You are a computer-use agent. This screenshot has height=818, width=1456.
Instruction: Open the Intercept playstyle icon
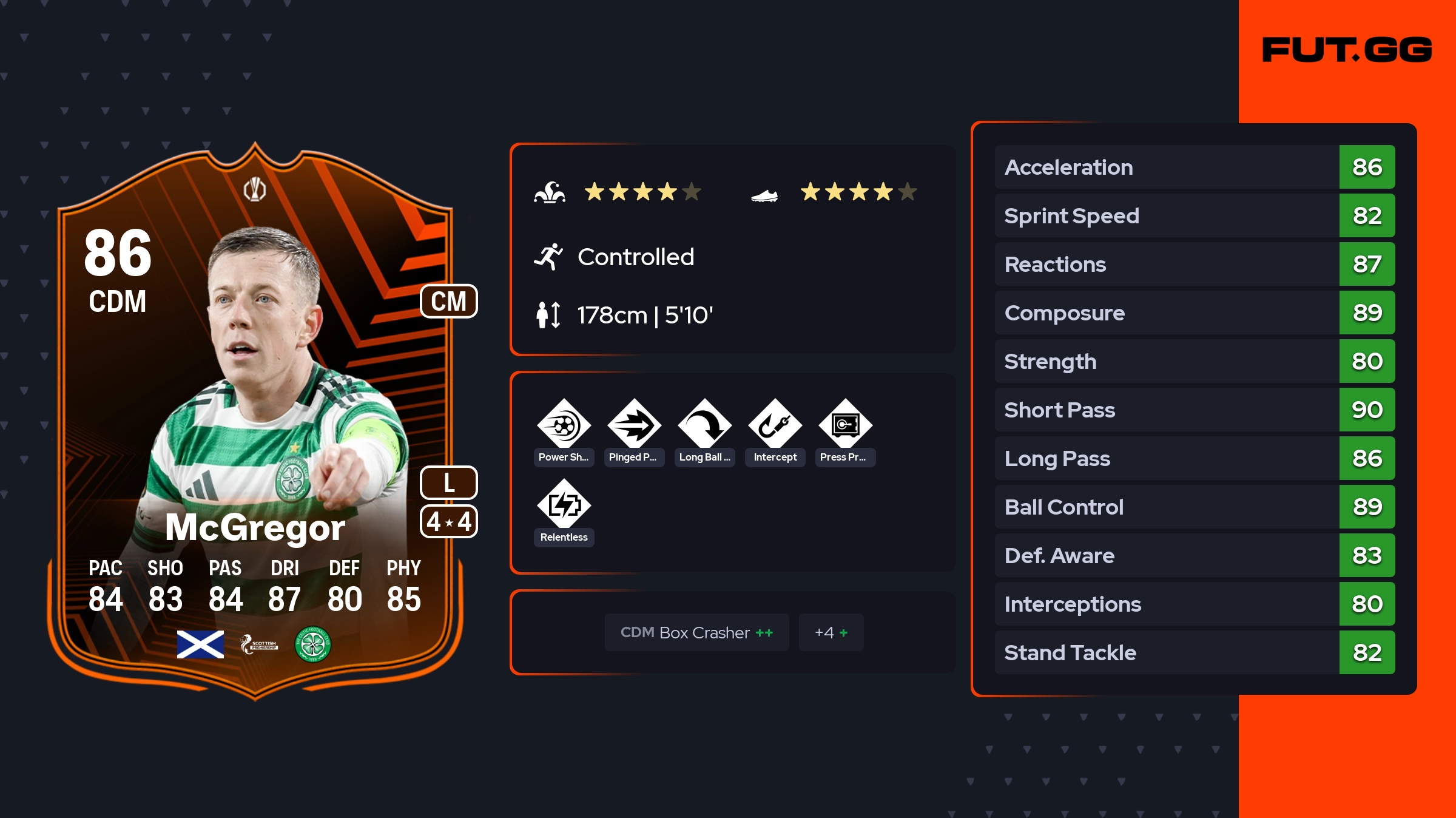[775, 425]
